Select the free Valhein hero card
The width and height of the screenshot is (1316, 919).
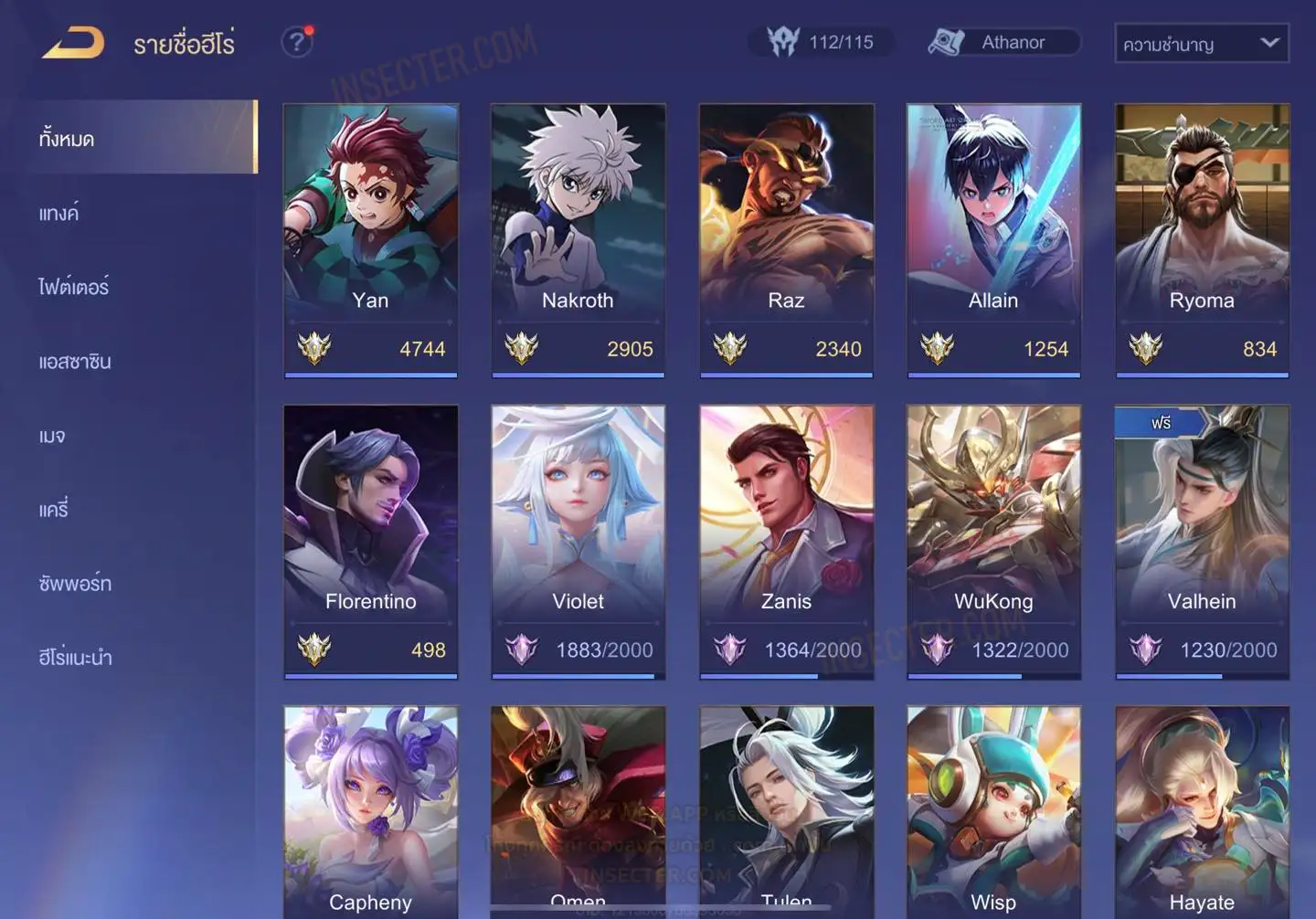click(x=1202, y=539)
